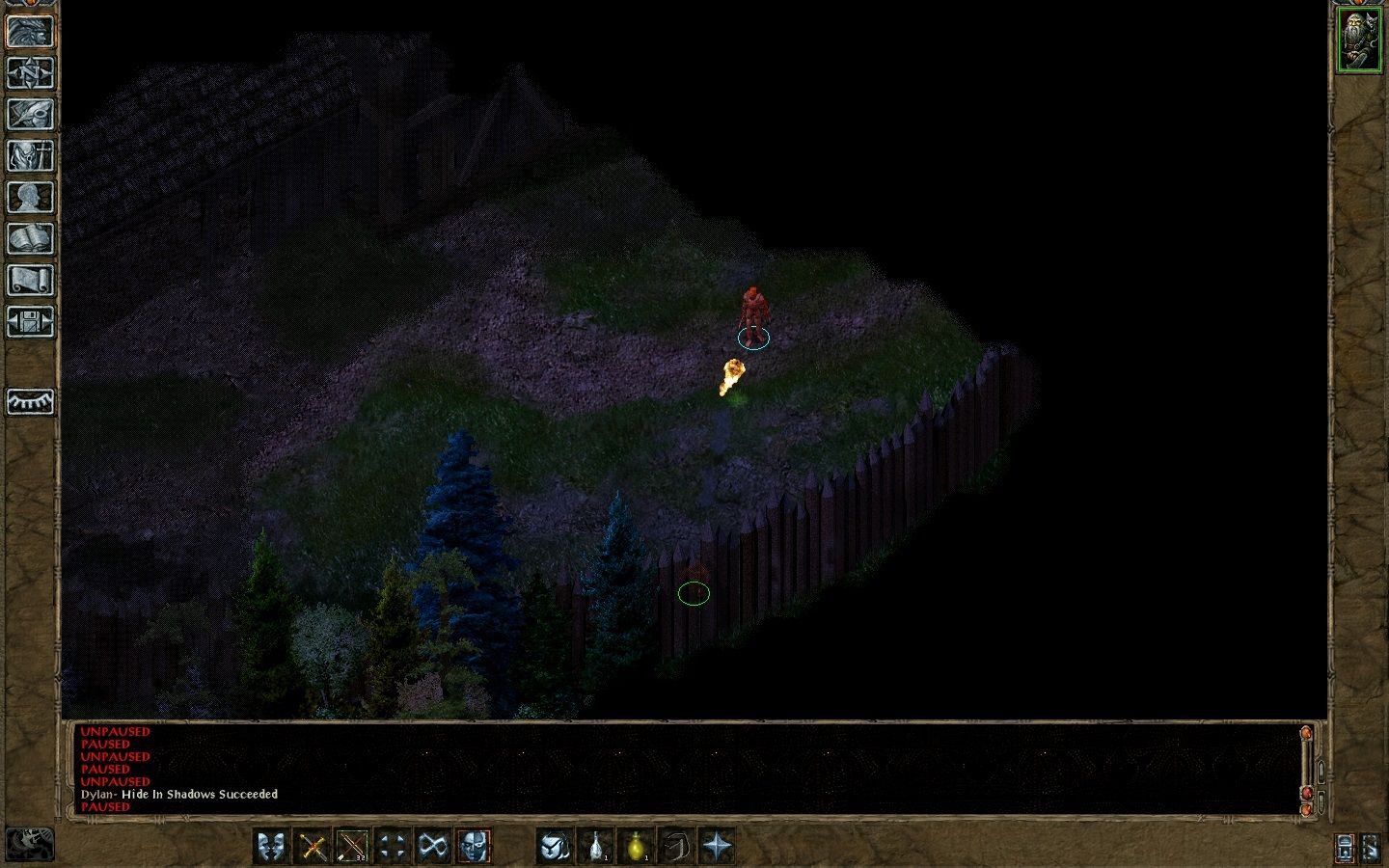The image size is (1389, 868).
Task: View the character Record screen
Action: click(29, 197)
